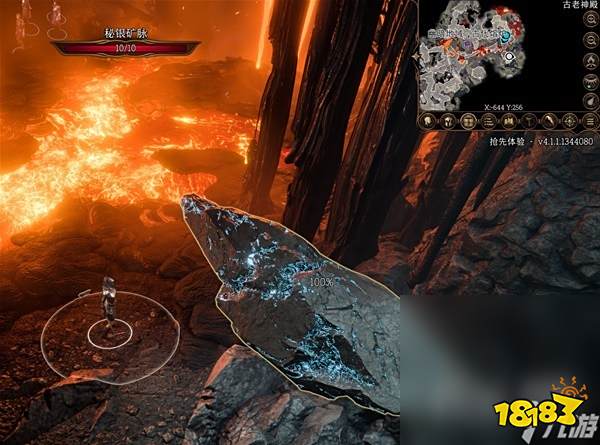Viewport: 600px width, 445px height.
Task: Zoom in the minimap with the plus magnifier
Action: click(x=592, y=18)
